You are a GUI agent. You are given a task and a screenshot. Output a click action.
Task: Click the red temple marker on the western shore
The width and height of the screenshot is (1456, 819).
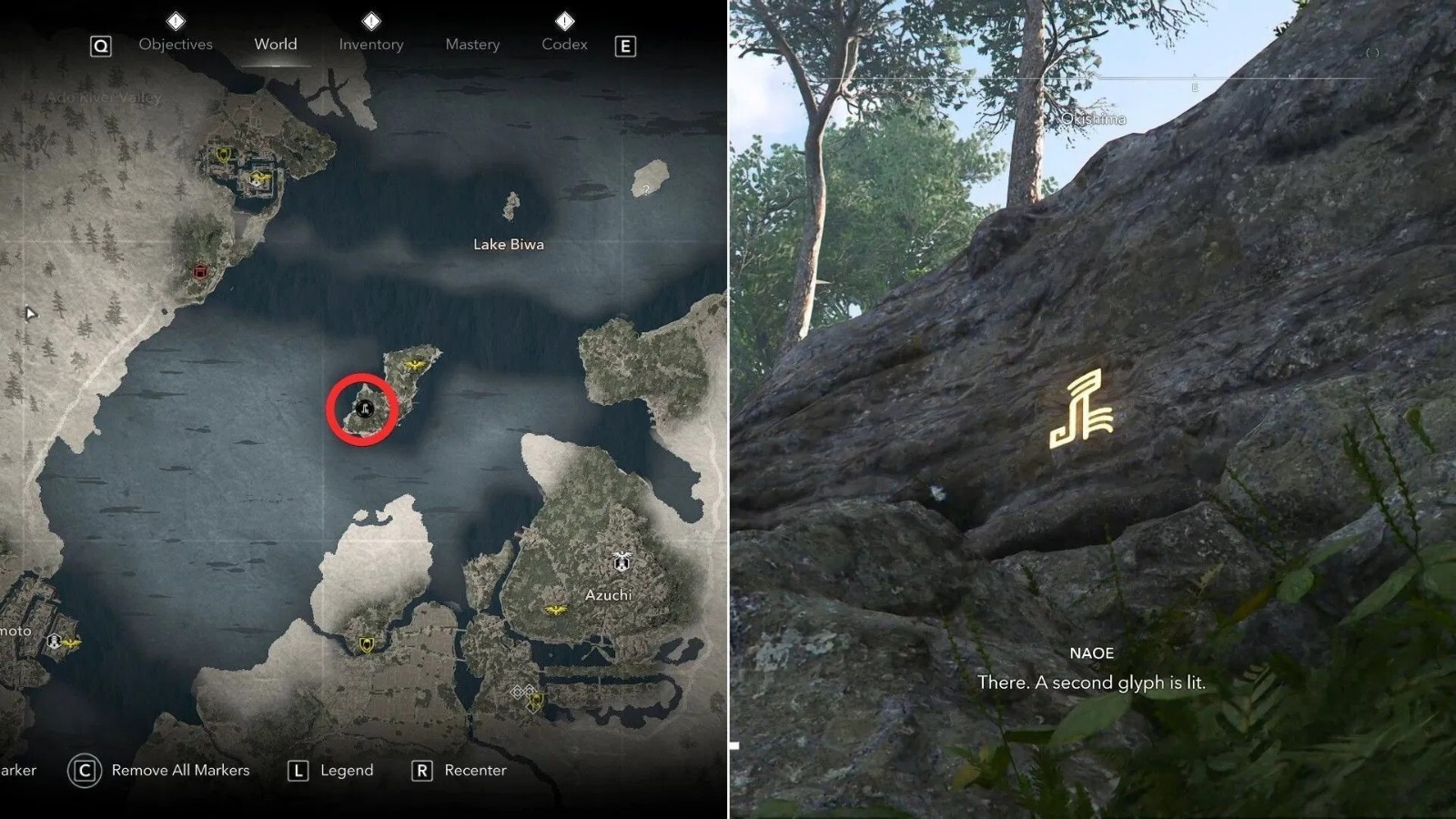click(199, 271)
